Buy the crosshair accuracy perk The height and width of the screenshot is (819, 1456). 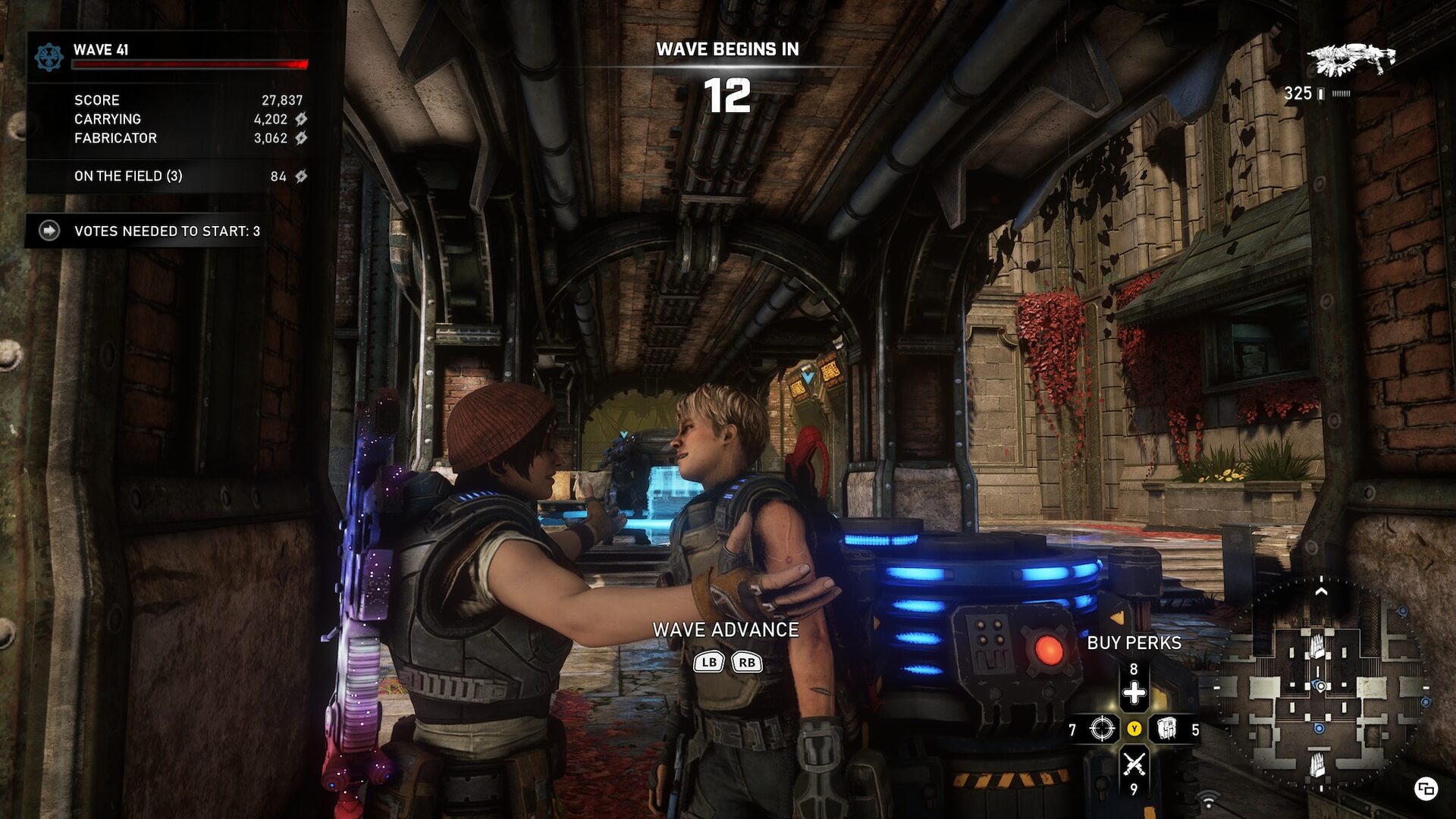pos(1102,730)
